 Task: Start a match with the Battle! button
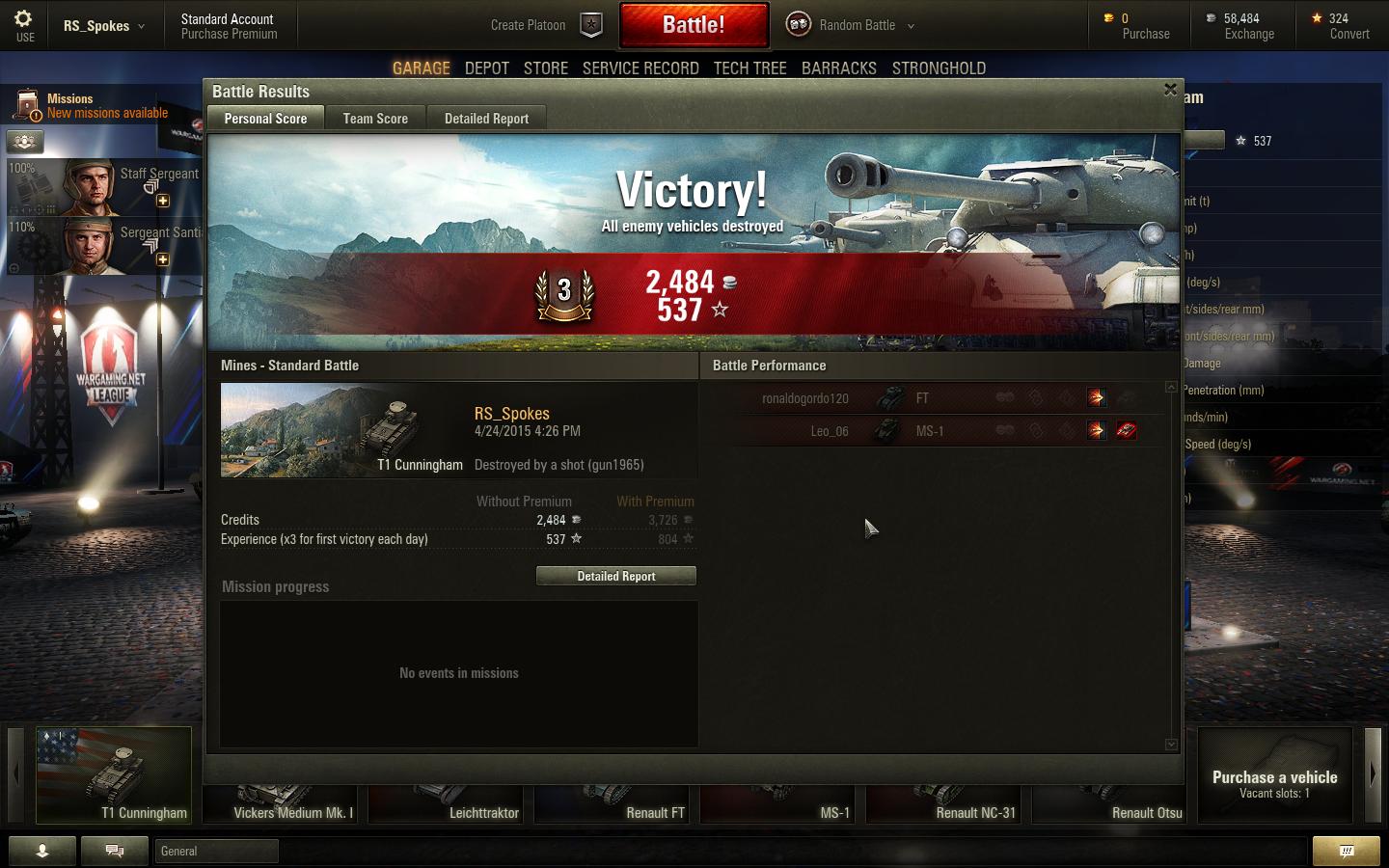(x=694, y=25)
